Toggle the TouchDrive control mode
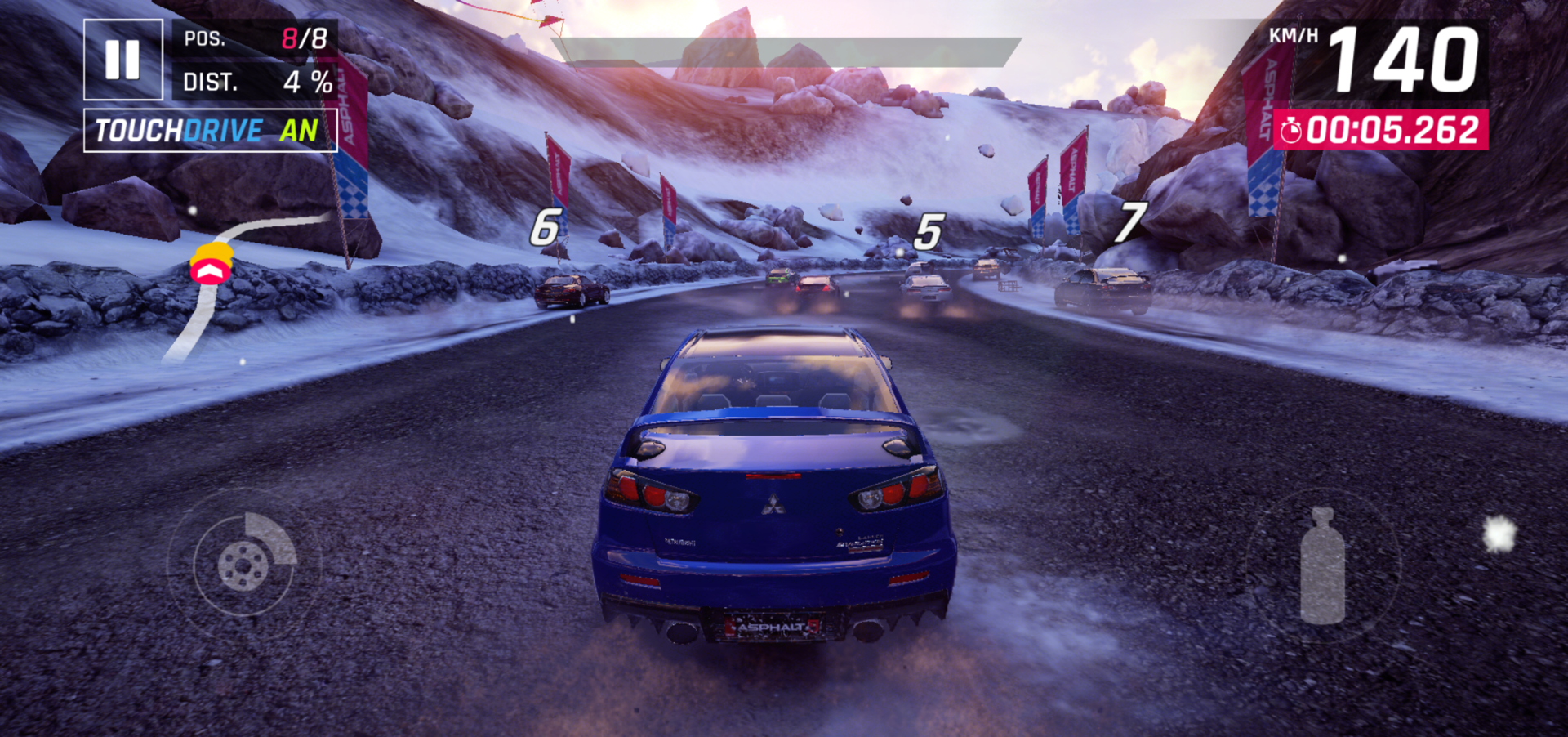This screenshot has height=737, width=1568. pyautogui.click(x=210, y=131)
